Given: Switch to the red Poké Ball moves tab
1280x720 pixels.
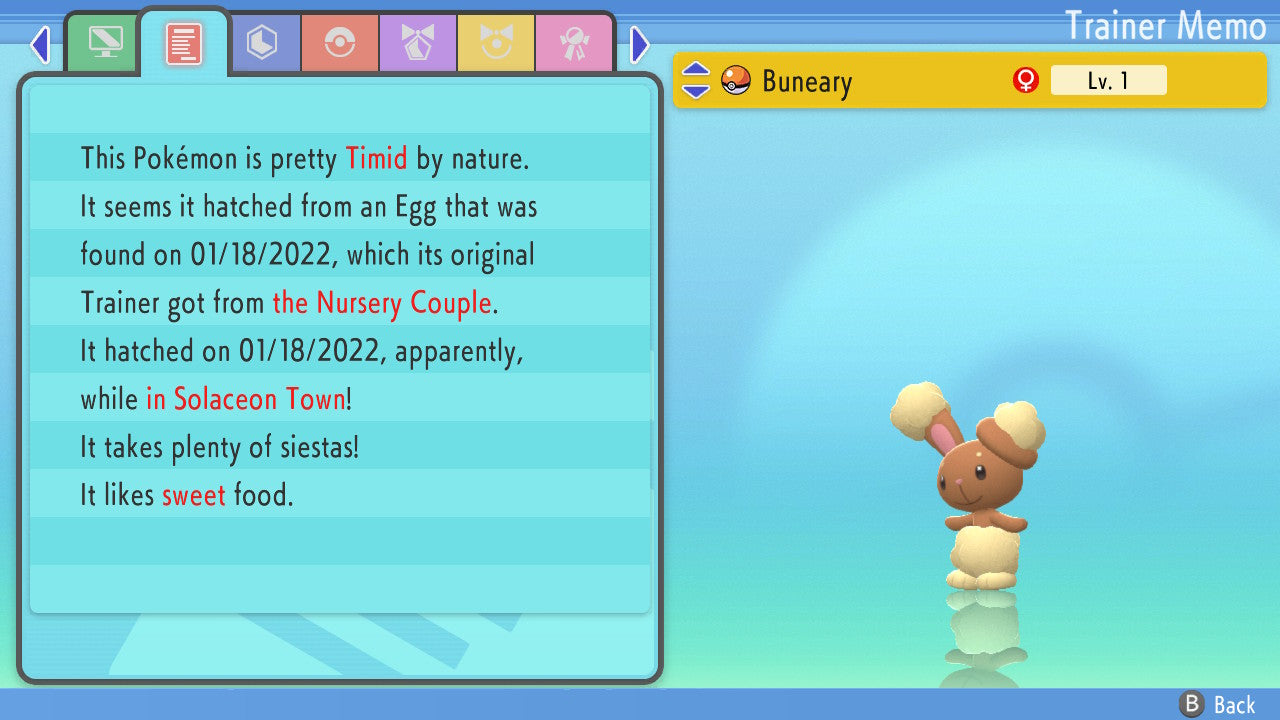Looking at the screenshot, I should tap(340, 43).
